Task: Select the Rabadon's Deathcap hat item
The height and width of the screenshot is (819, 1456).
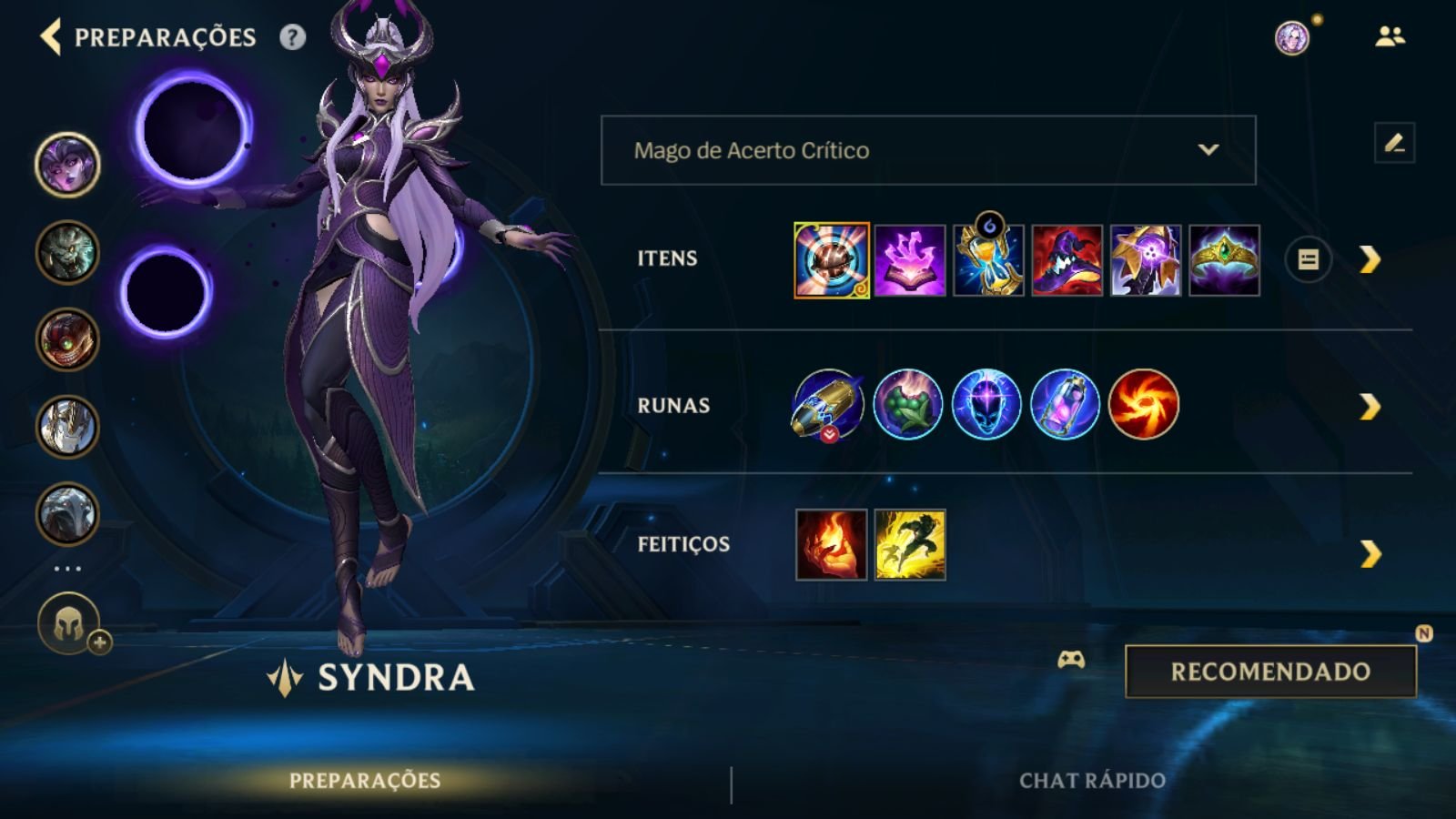Action: coord(1067,261)
